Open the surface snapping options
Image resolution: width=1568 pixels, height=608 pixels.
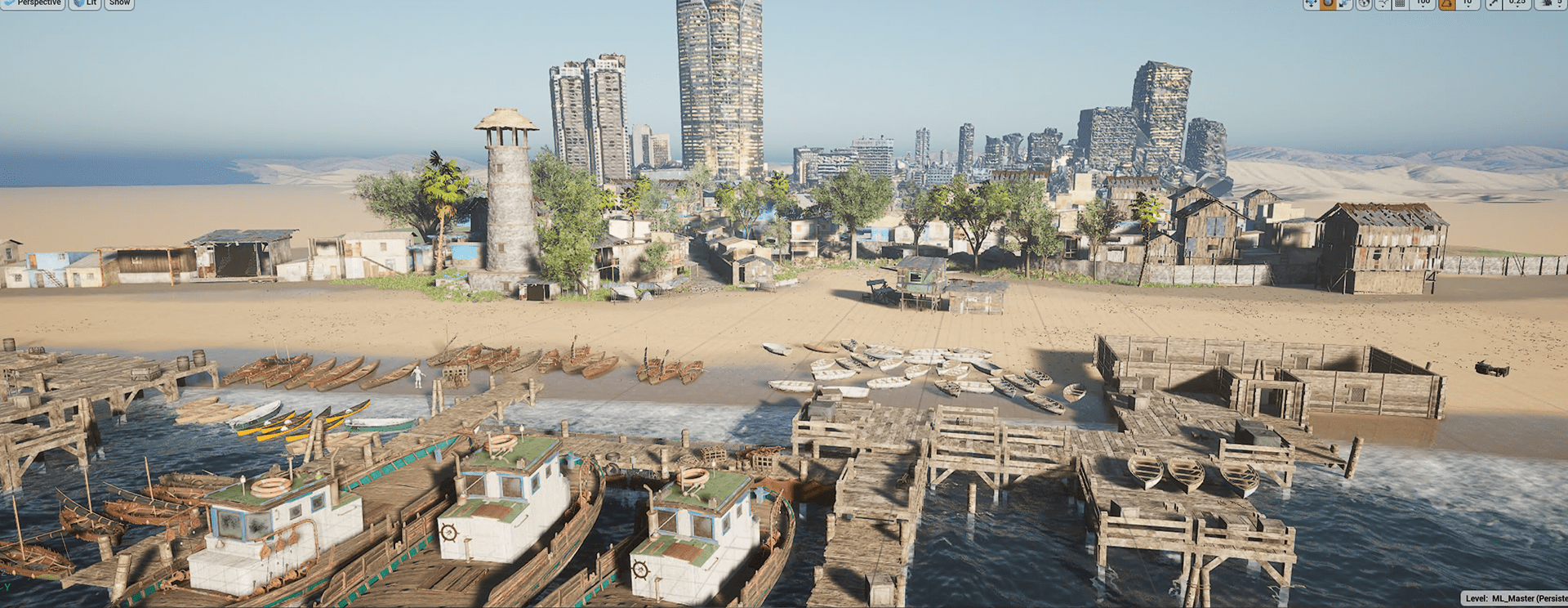click(x=1383, y=3)
